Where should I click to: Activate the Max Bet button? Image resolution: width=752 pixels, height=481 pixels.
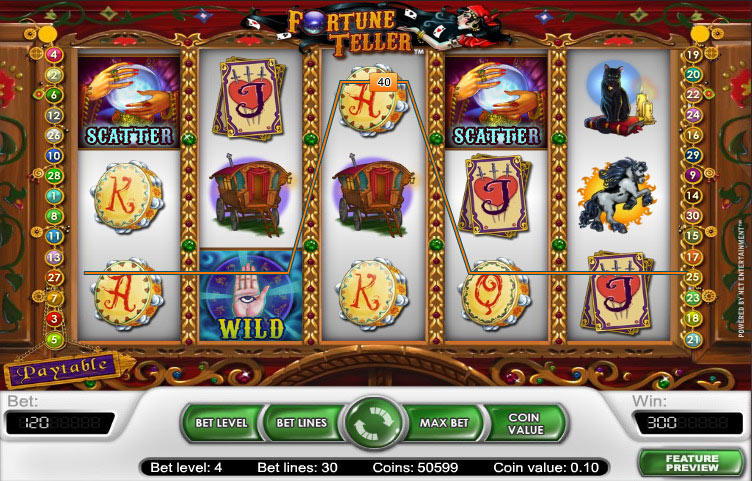[444, 423]
